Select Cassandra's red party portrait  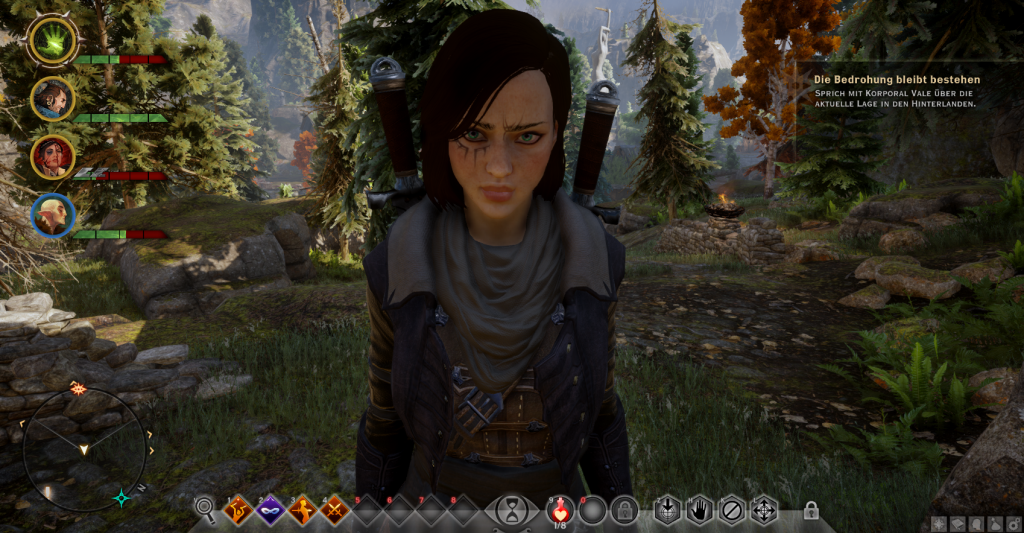click(x=53, y=156)
